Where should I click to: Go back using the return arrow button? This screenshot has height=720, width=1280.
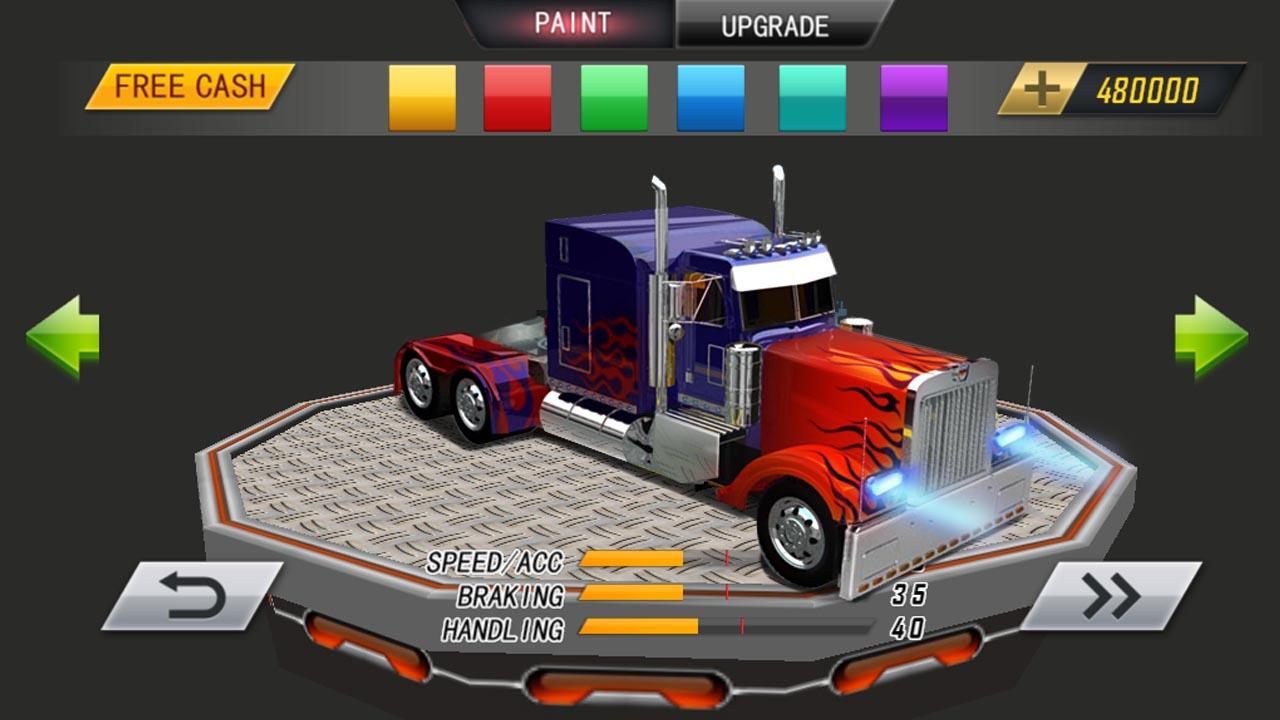[x=192, y=596]
